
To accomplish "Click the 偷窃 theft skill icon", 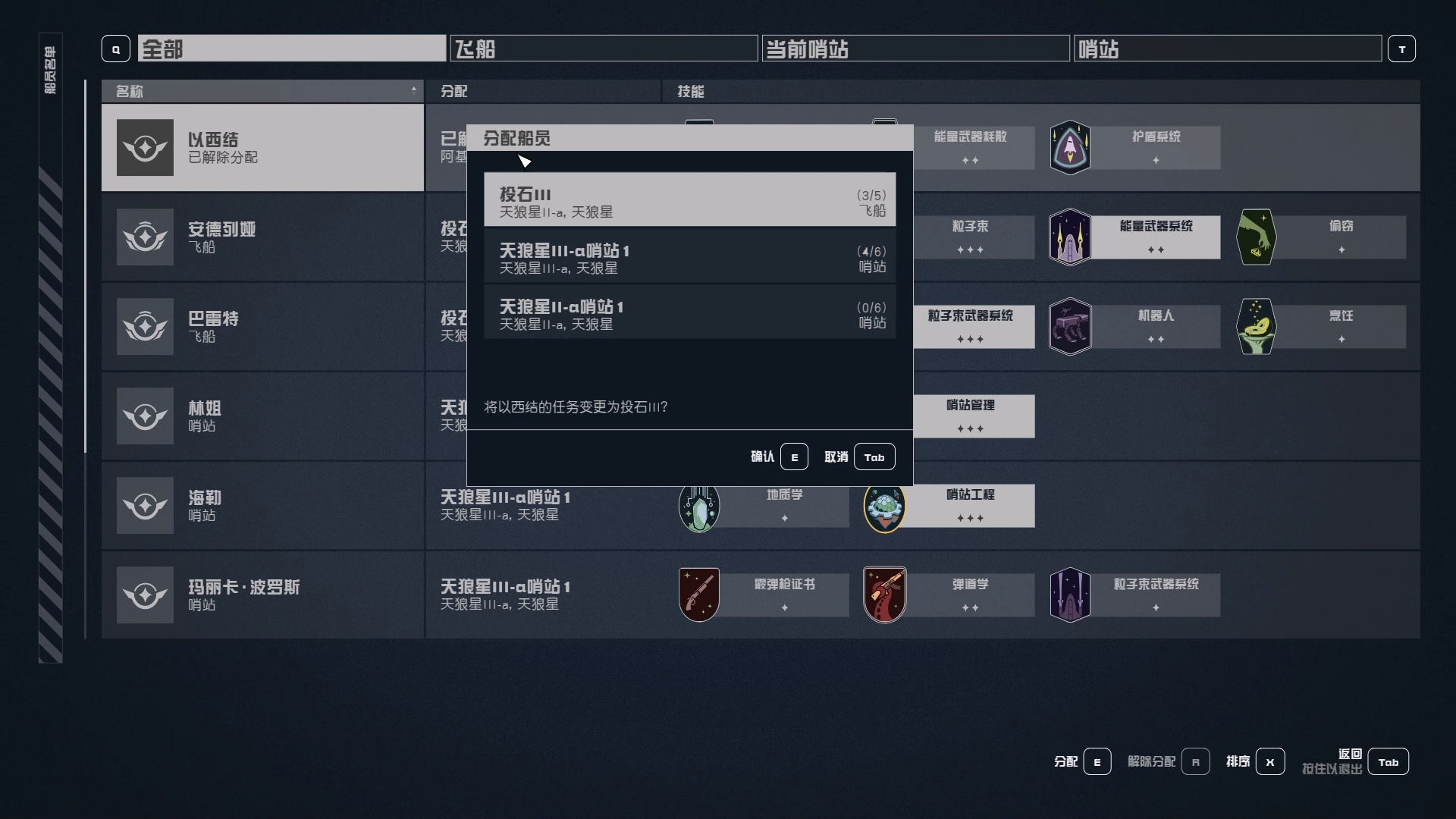I will tap(1256, 237).
